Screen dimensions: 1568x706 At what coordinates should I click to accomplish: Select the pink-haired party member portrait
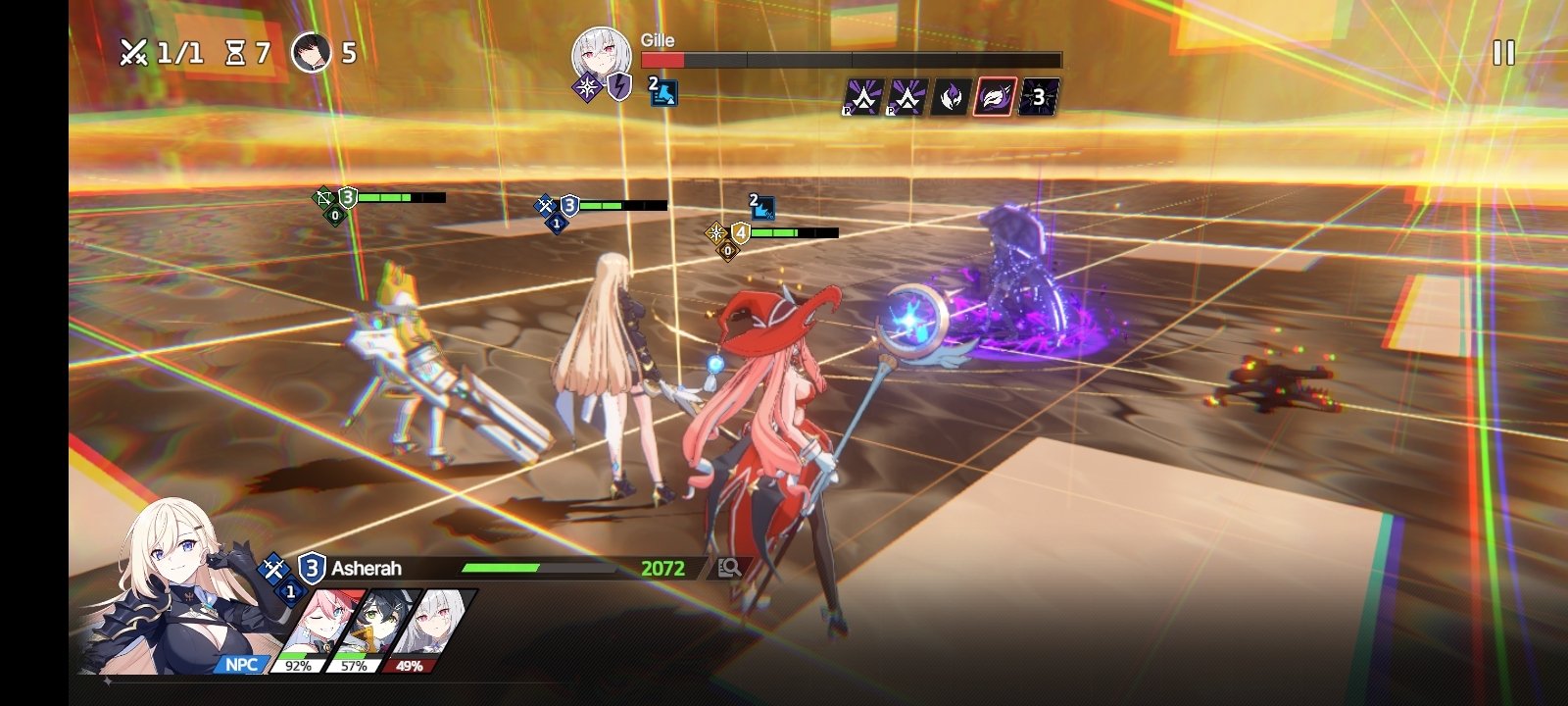(x=314, y=628)
